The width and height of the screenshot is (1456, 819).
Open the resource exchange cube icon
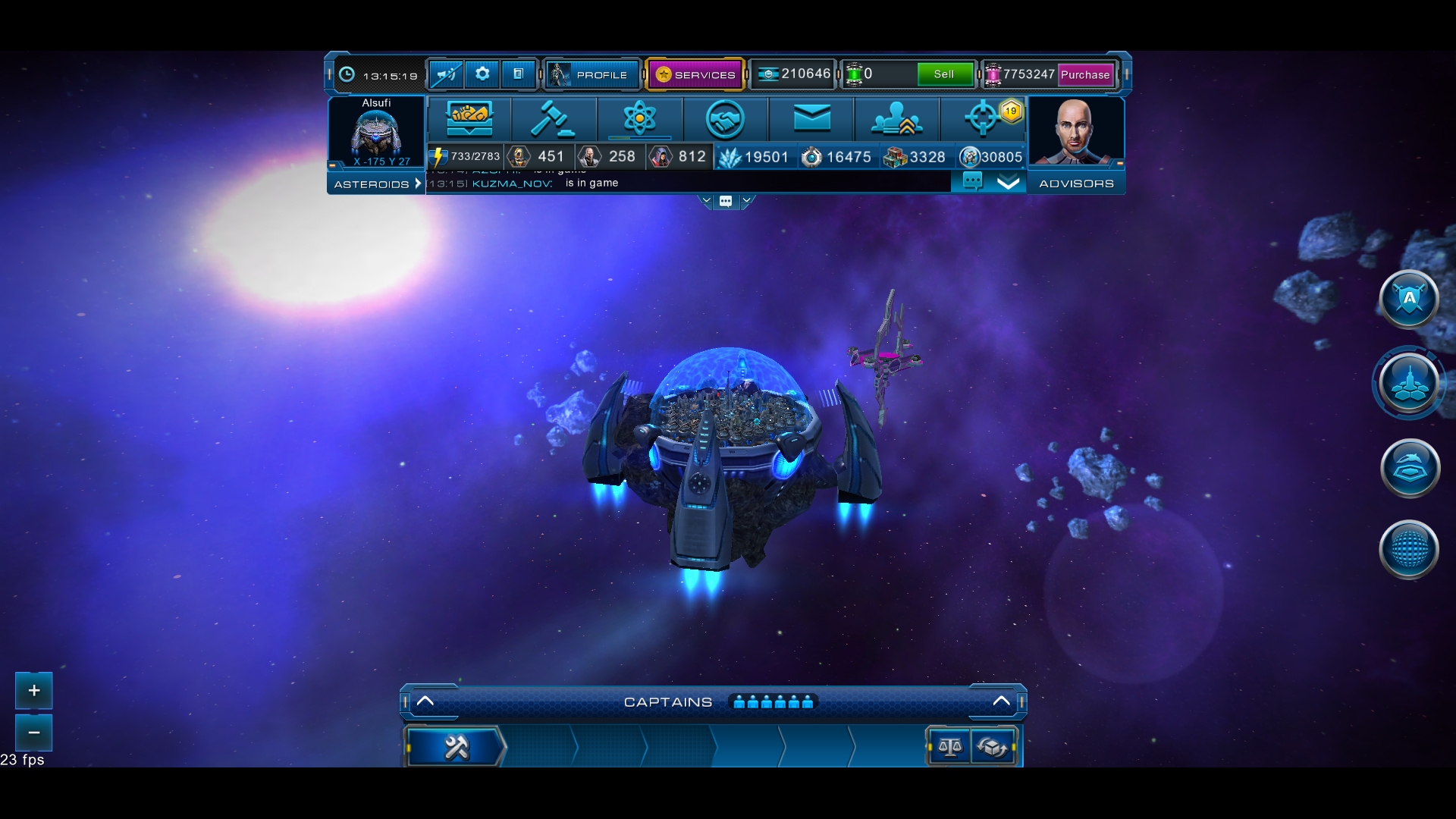pyautogui.click(x=994, y=747)
